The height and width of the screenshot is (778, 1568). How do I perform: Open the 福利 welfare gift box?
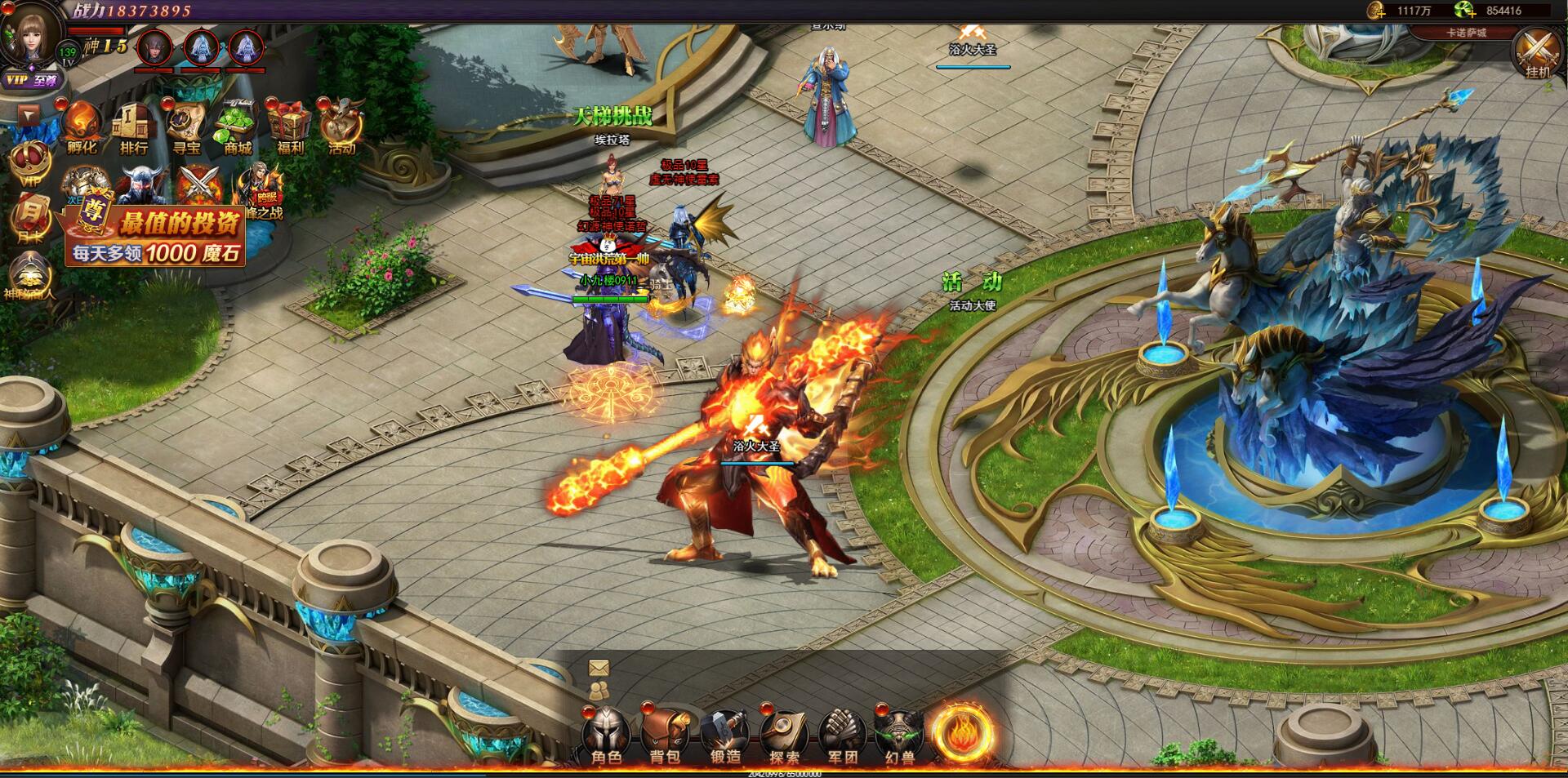(290, 128)
